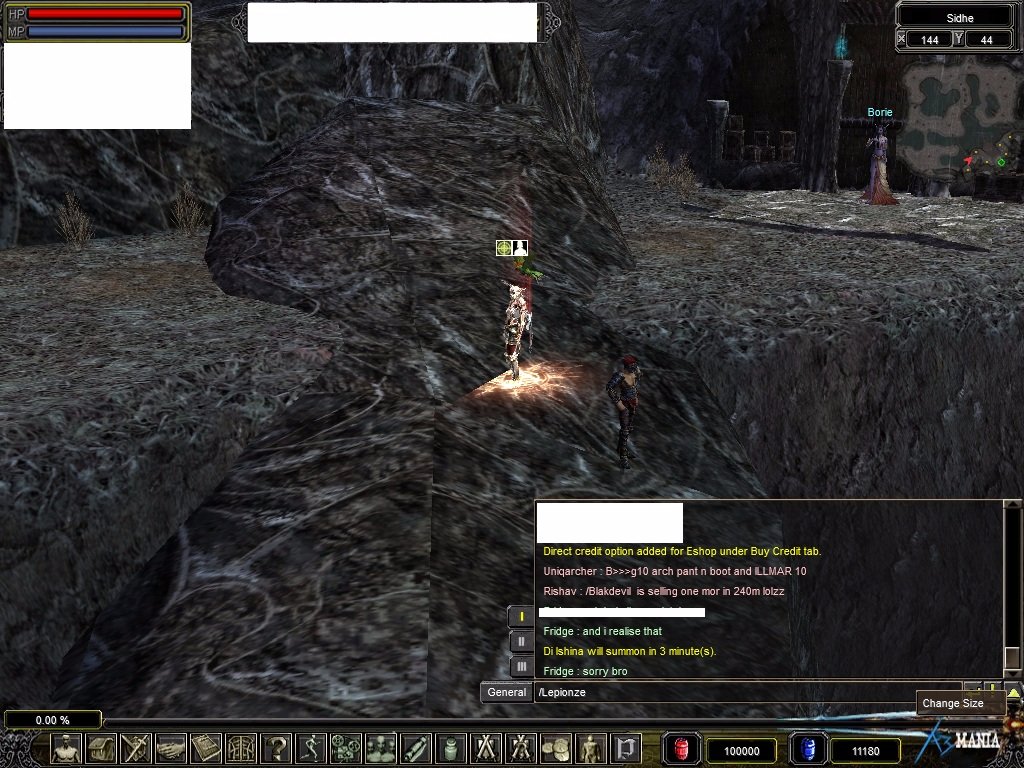Image resolution: width=1024 pixels, height=768 pixels.
Task: Switch to chat tab II
Action: click(x=520, y=642)
